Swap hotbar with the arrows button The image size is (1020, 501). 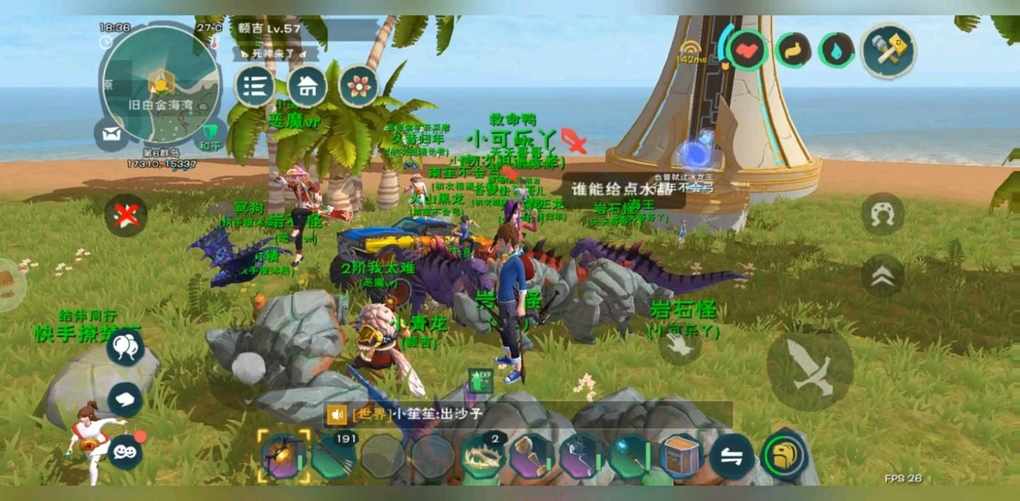click(x=731, y=457)
